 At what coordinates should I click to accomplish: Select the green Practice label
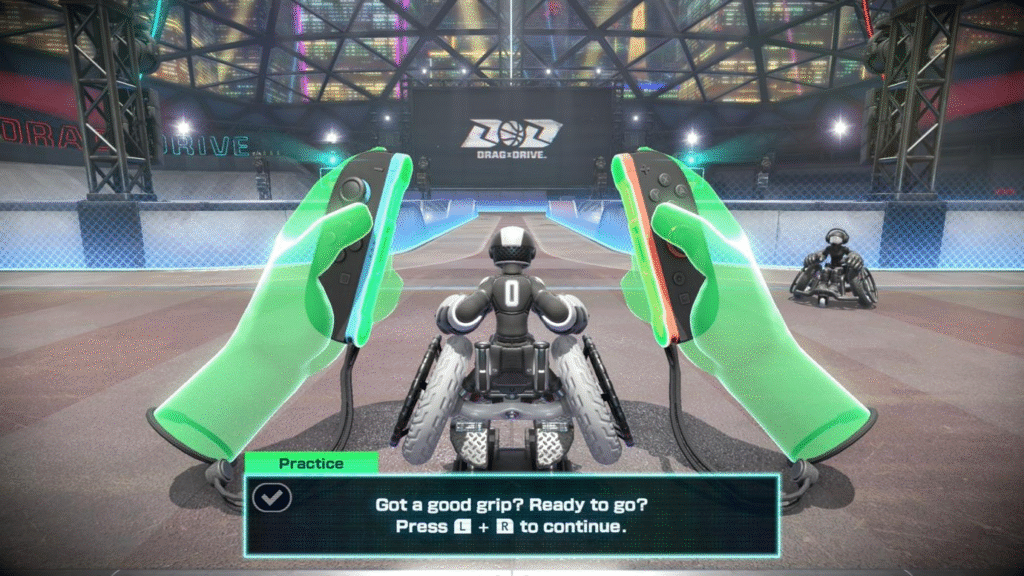coord(311,463)
